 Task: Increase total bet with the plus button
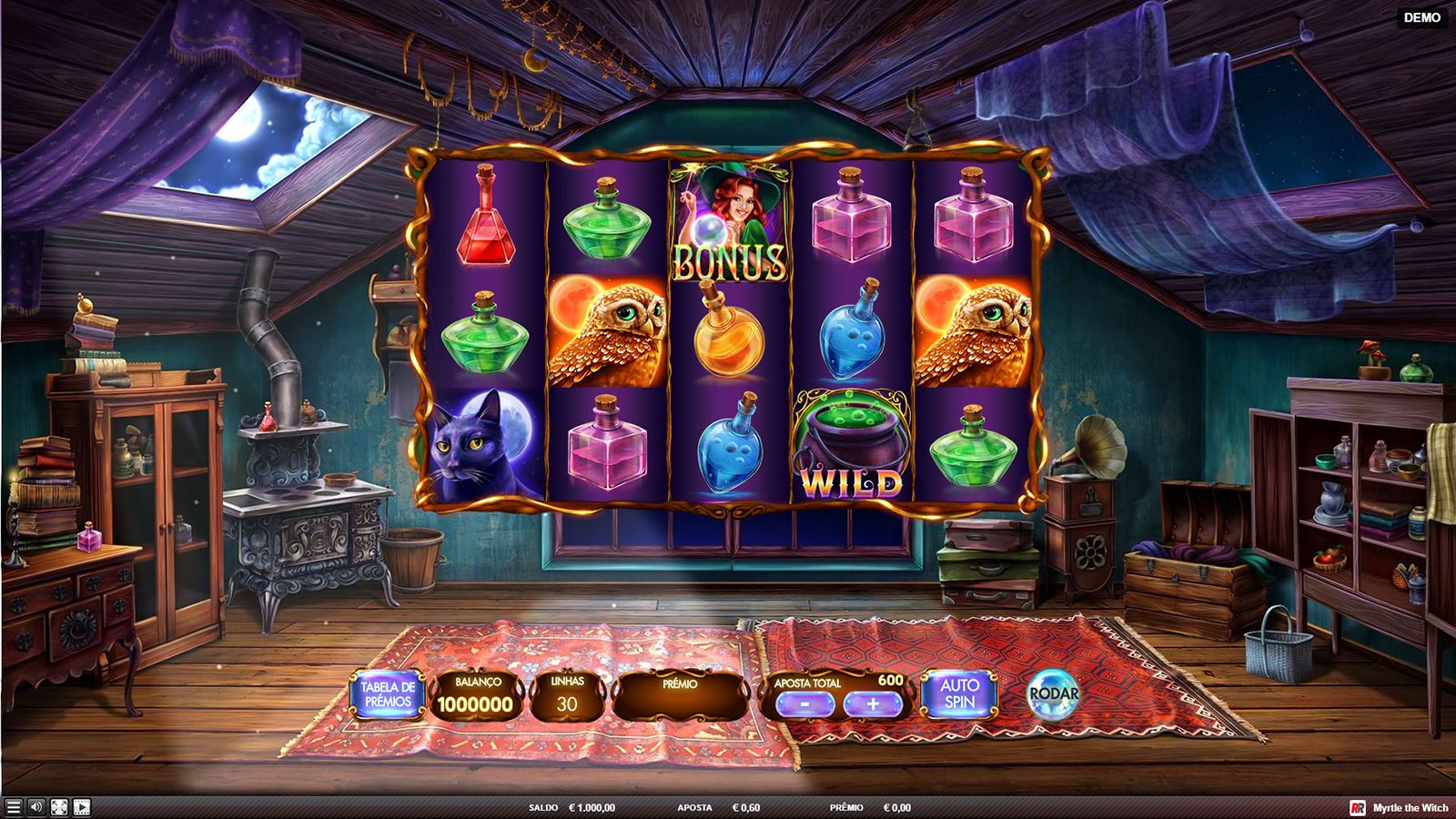click(873, 704)
